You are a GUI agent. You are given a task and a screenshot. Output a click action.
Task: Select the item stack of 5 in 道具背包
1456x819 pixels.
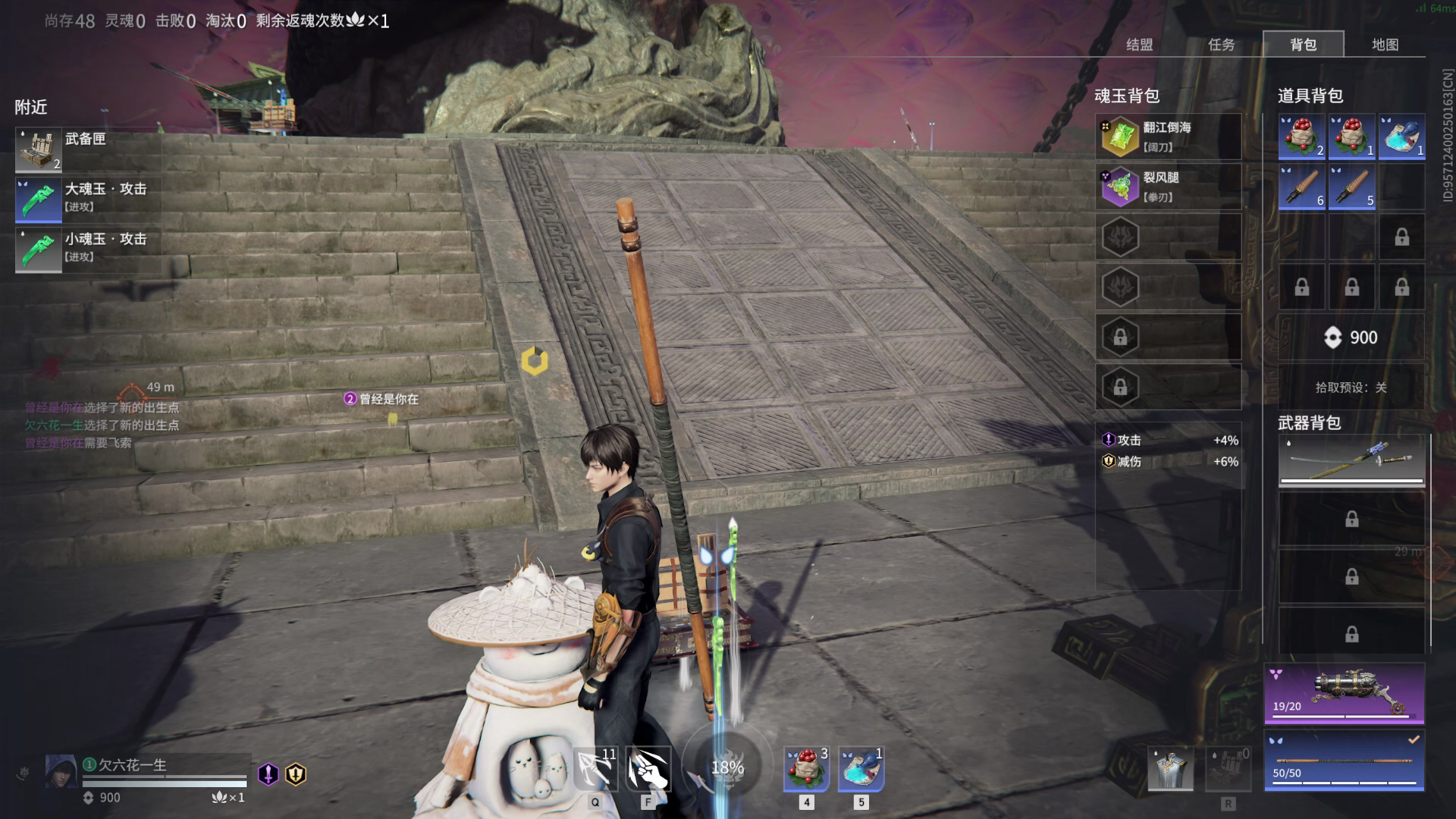pos(1351,187)
